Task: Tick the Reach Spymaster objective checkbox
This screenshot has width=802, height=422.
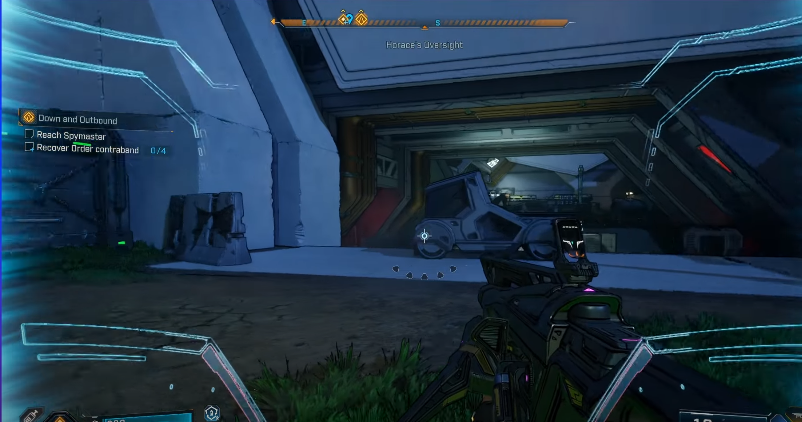Action: tap(30, 134)
